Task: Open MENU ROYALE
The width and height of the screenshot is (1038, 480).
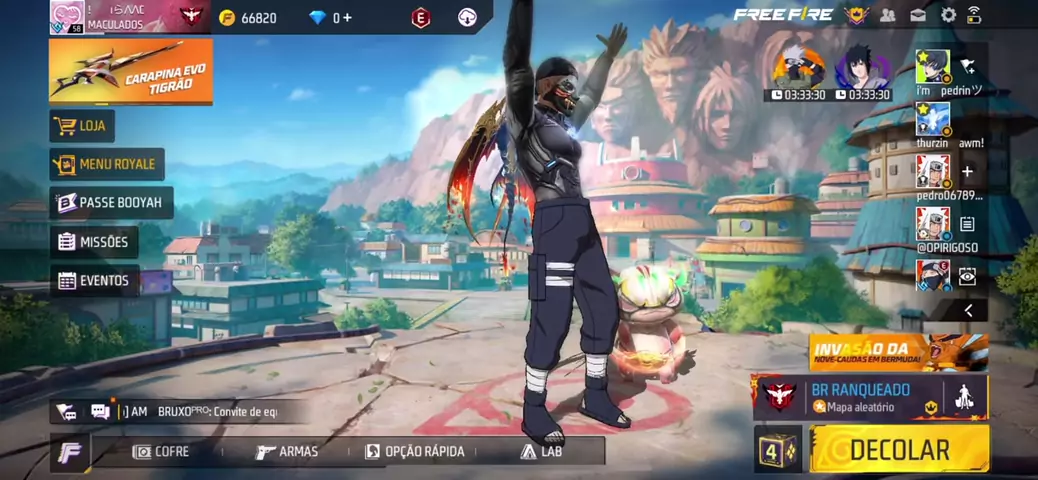Action: 107,164
